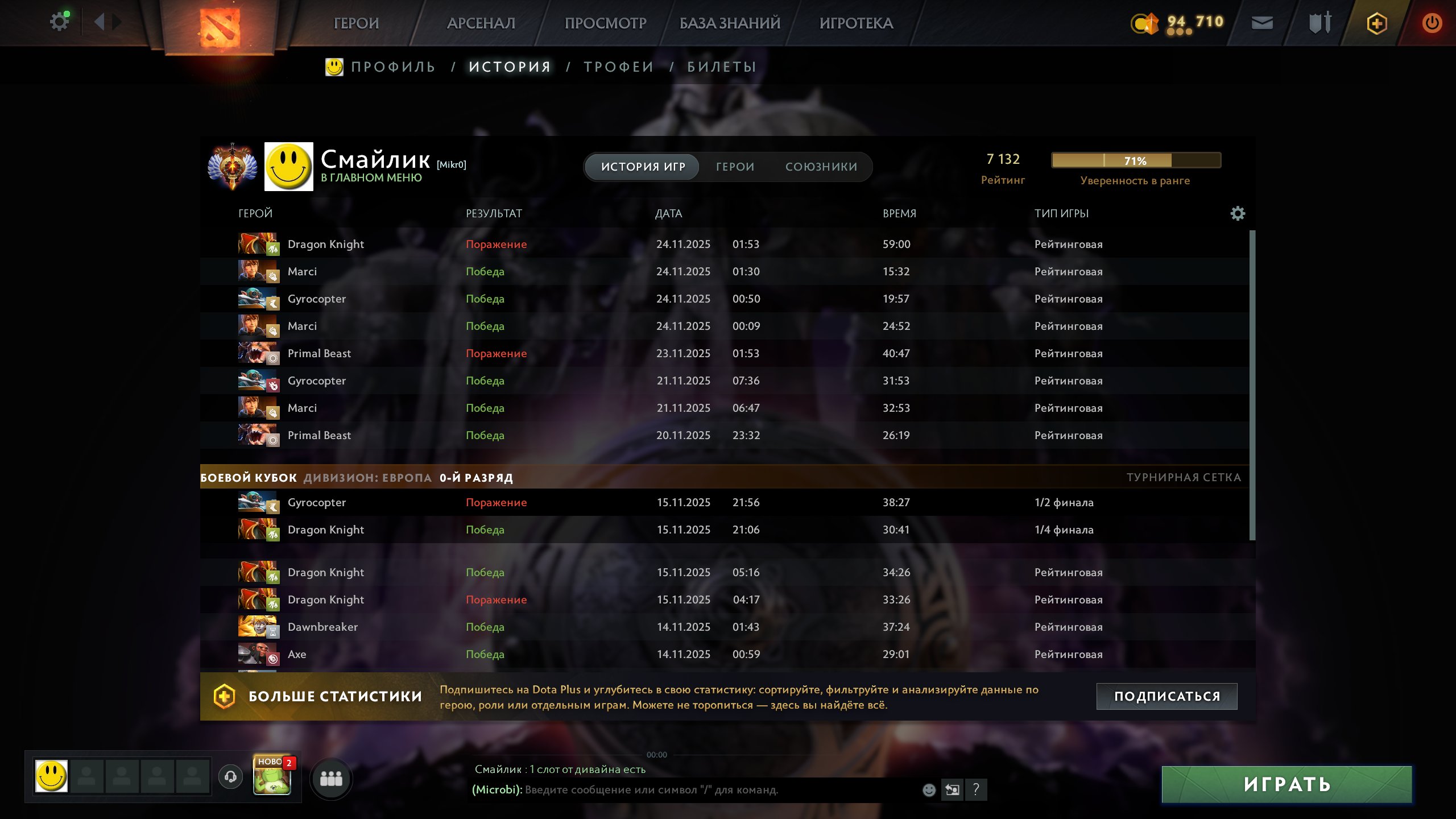Click the orange power button top right

pos(1432,23)
